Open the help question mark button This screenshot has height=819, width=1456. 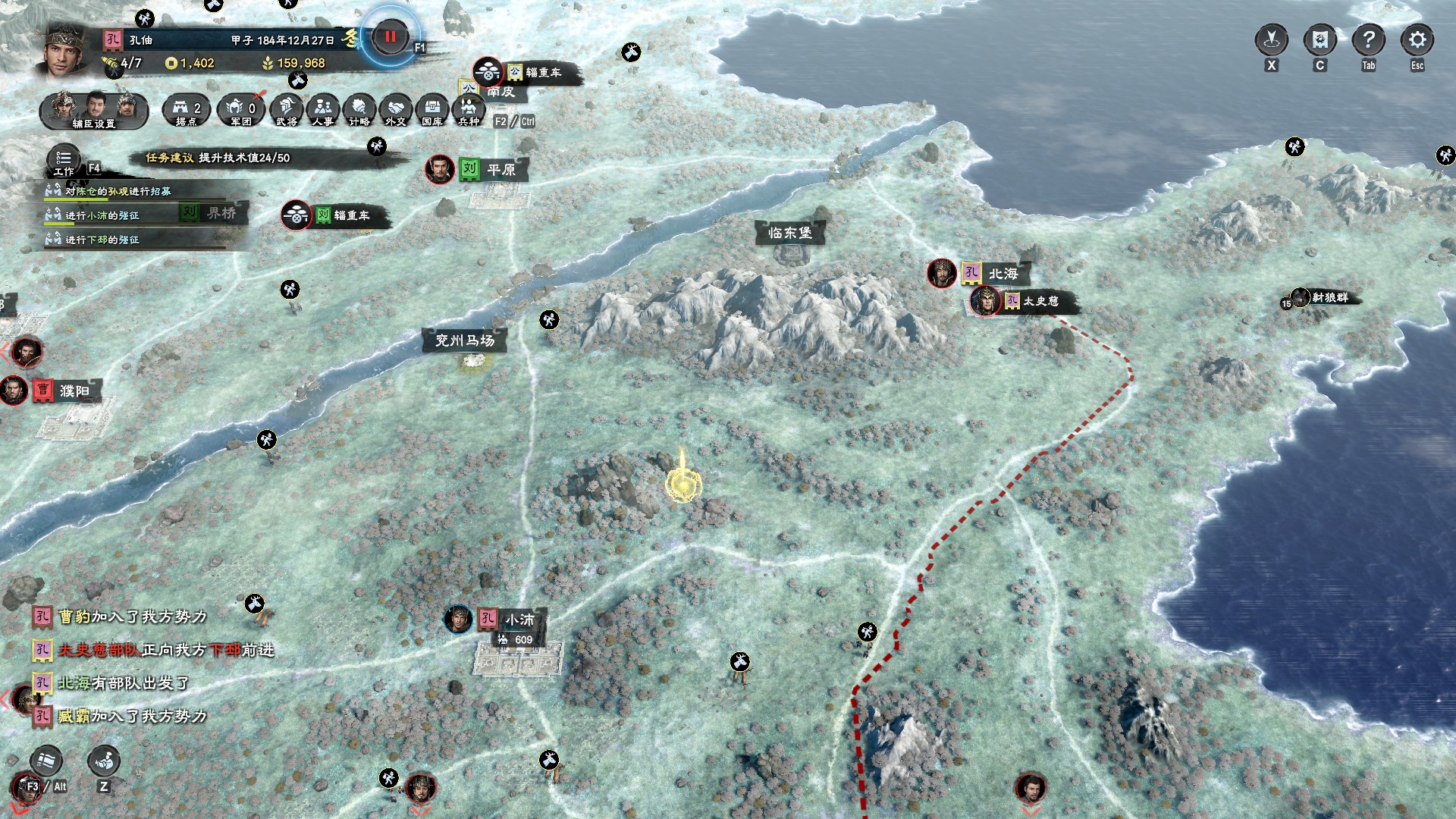click(x=1368, y=39)
